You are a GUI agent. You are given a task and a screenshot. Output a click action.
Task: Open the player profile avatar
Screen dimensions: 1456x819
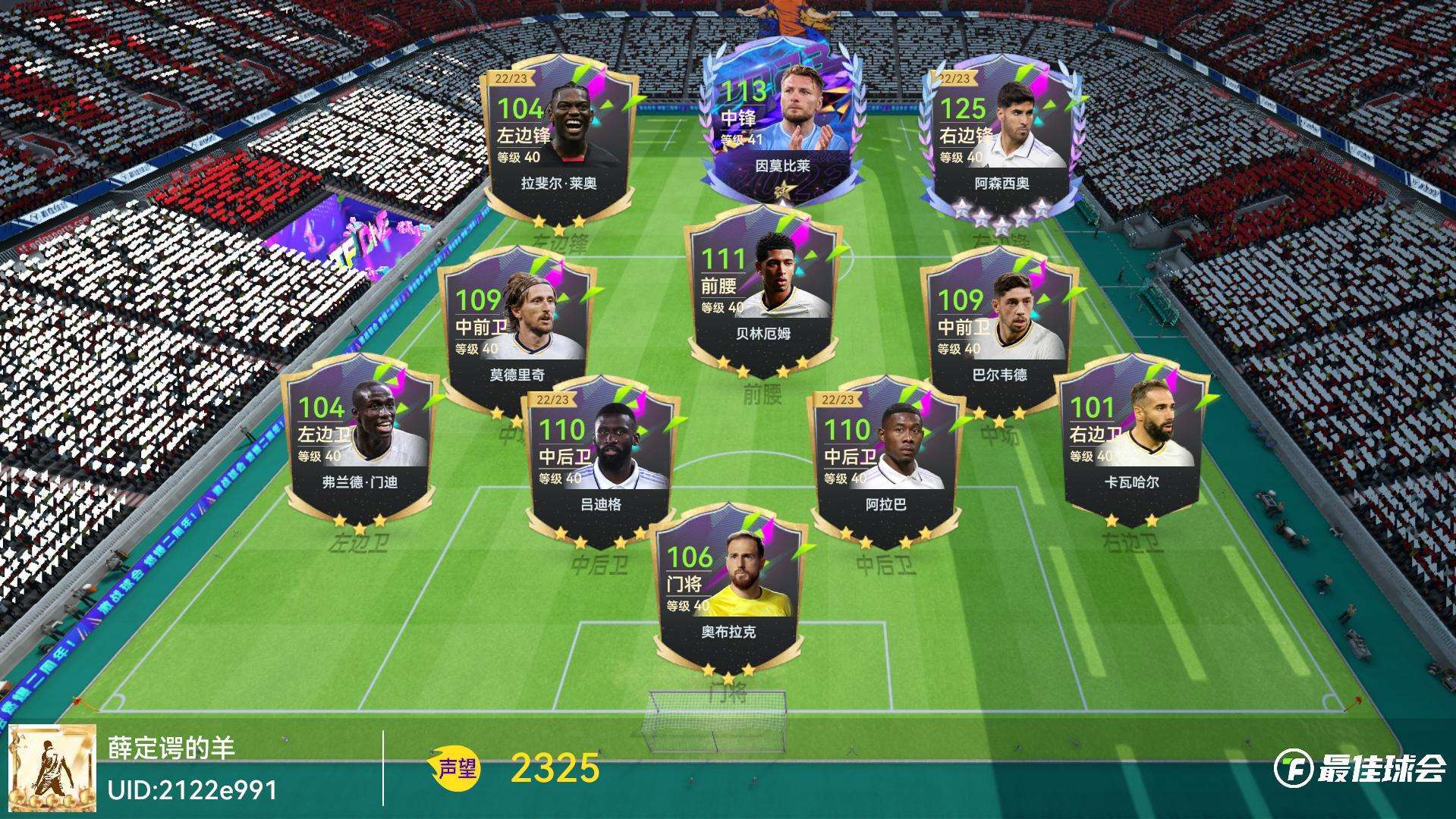[x=52, y=767]
